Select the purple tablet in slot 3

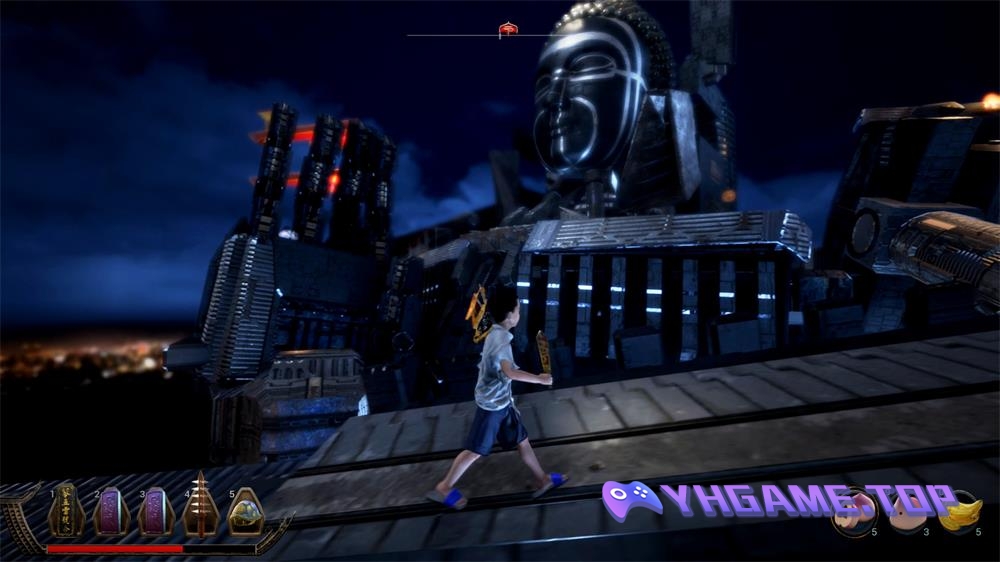coord(155,511)
